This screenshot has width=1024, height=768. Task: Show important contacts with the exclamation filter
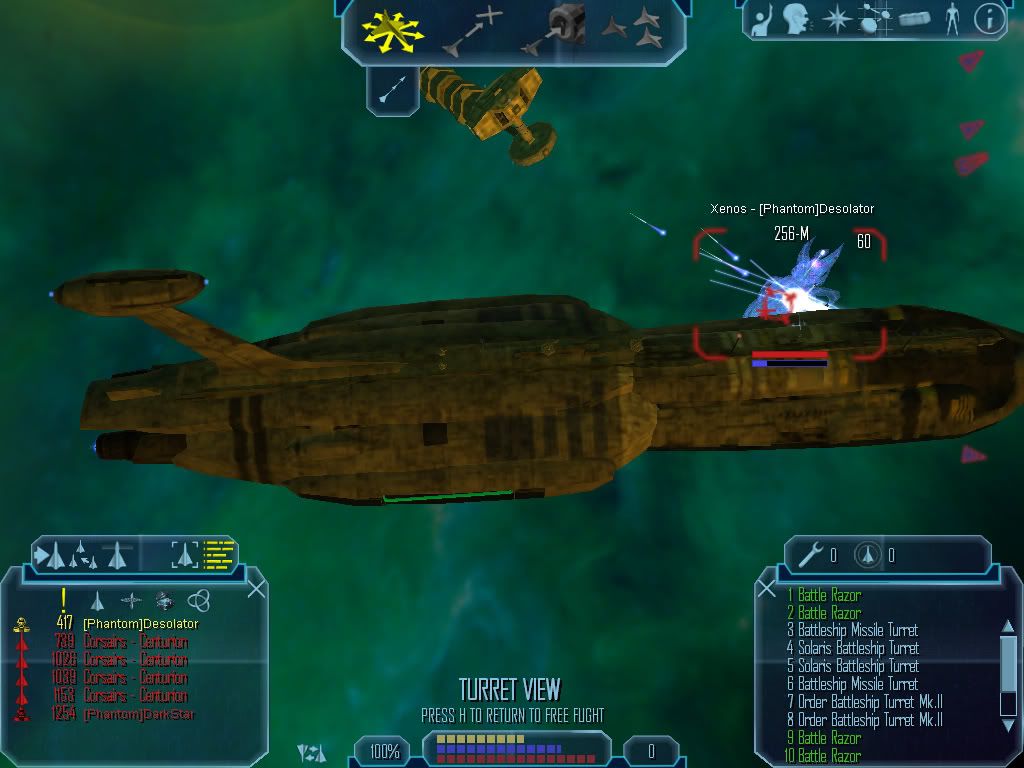coord(64,599)
